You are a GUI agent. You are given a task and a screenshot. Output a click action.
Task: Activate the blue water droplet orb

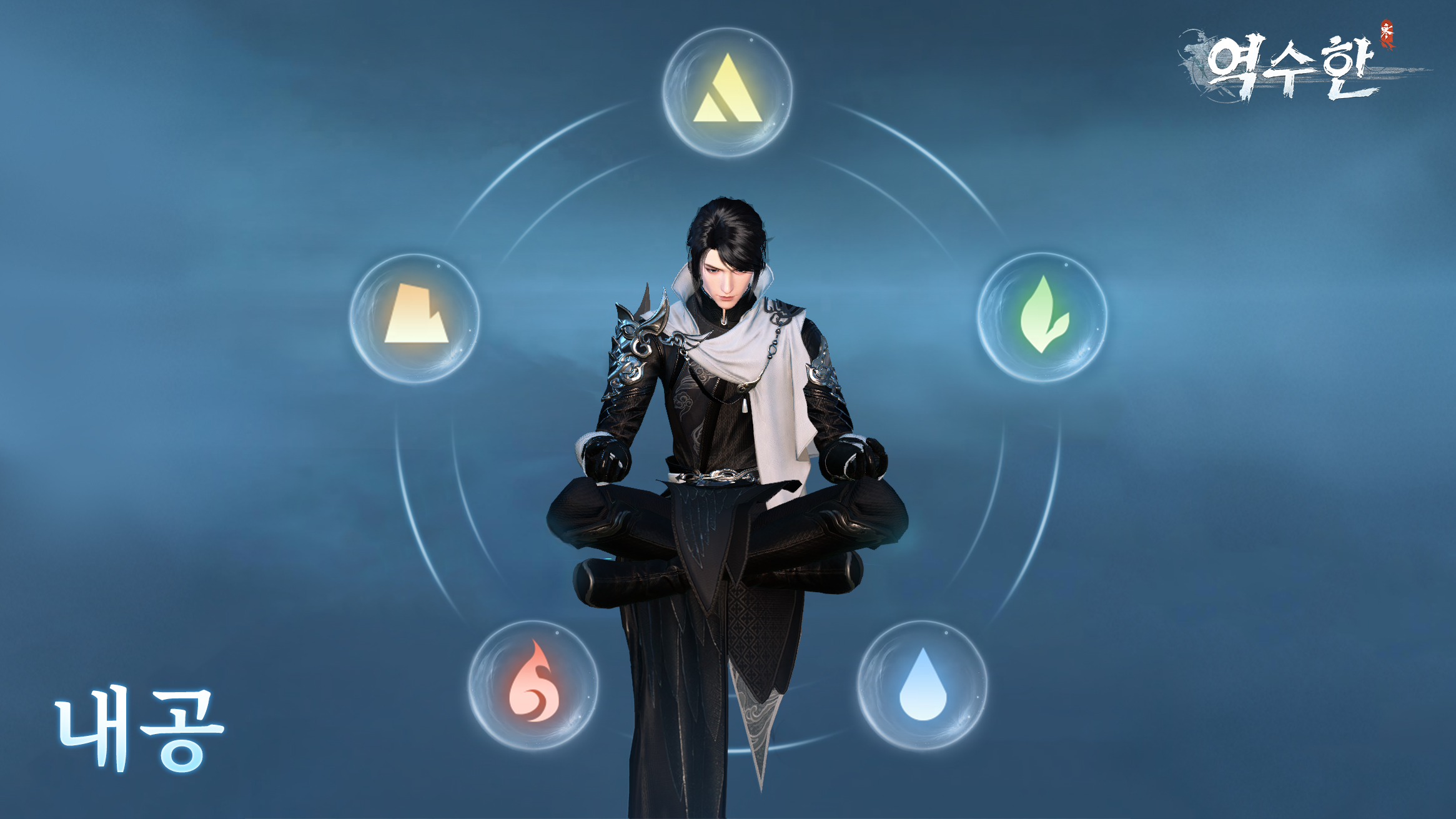point(922,685)
